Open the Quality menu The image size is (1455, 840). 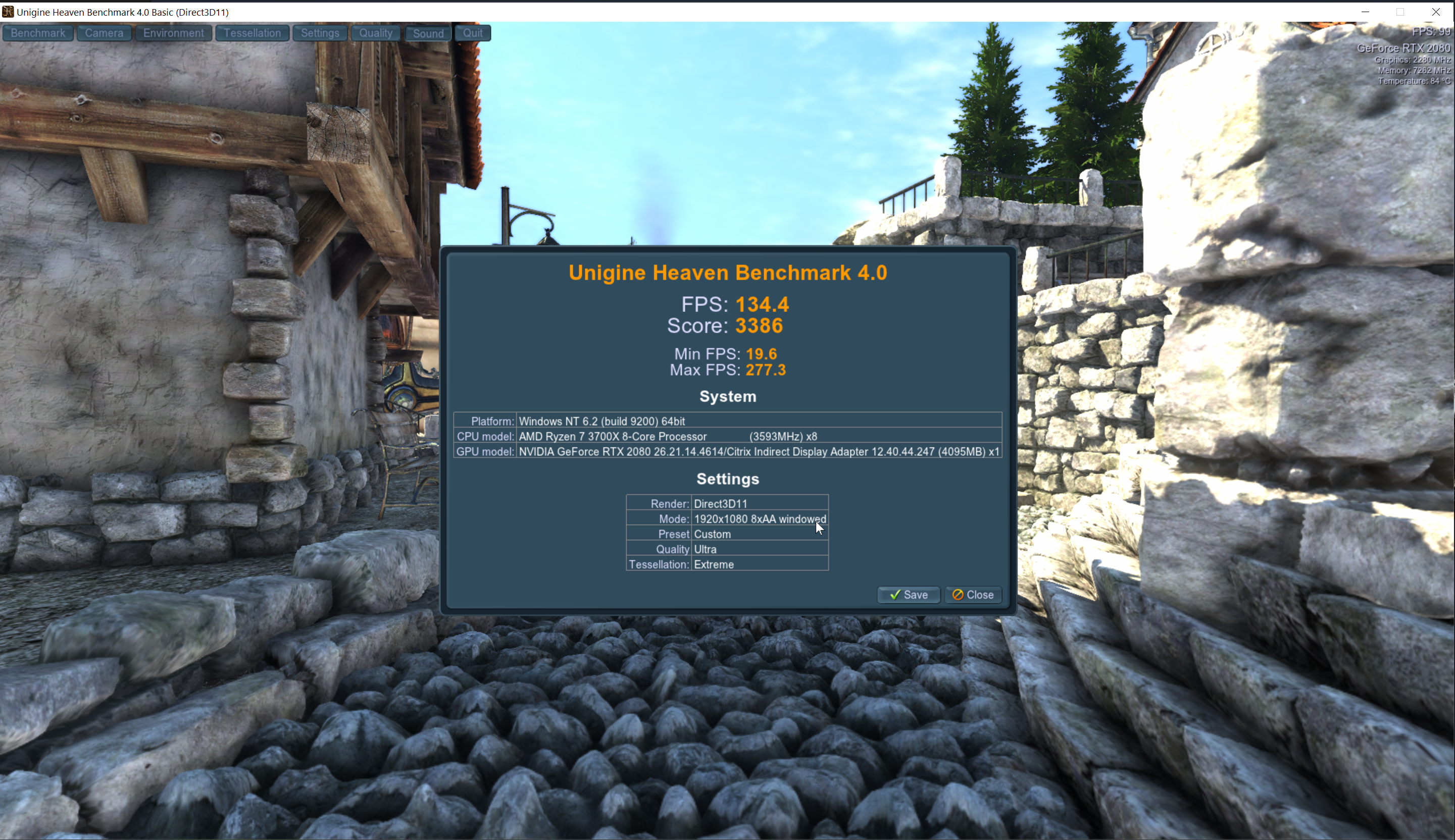tap(375, 33)
